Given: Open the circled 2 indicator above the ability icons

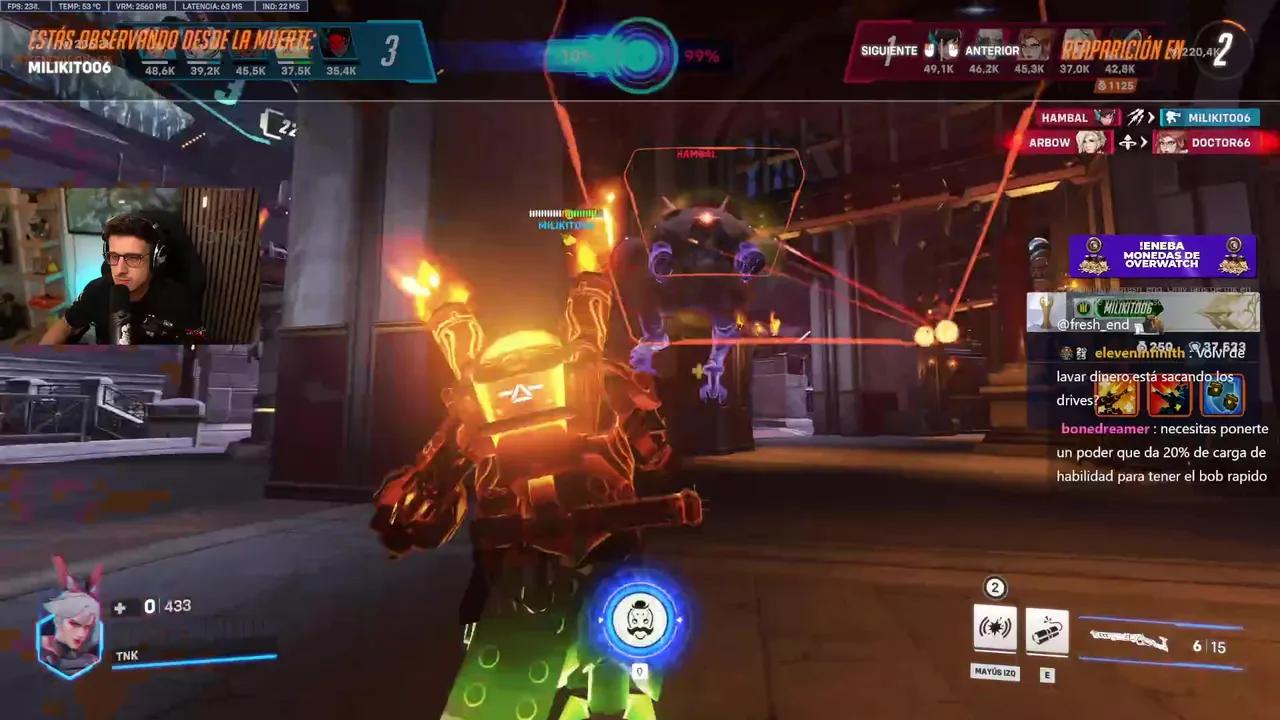Looking at the screenshot, I should coord(994,588).
